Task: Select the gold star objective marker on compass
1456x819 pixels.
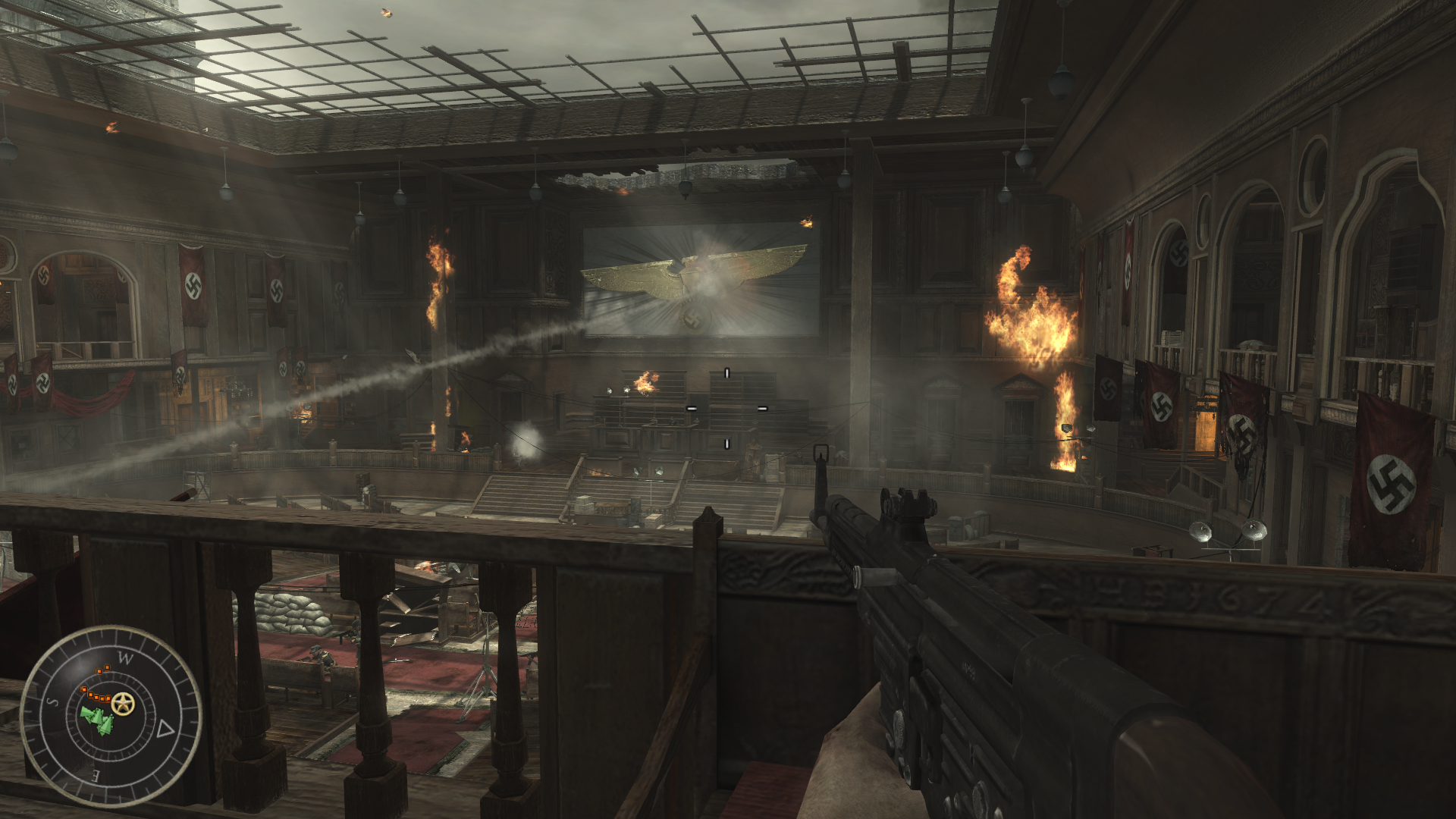Action: pyautogui.click(x=122, y=704)
